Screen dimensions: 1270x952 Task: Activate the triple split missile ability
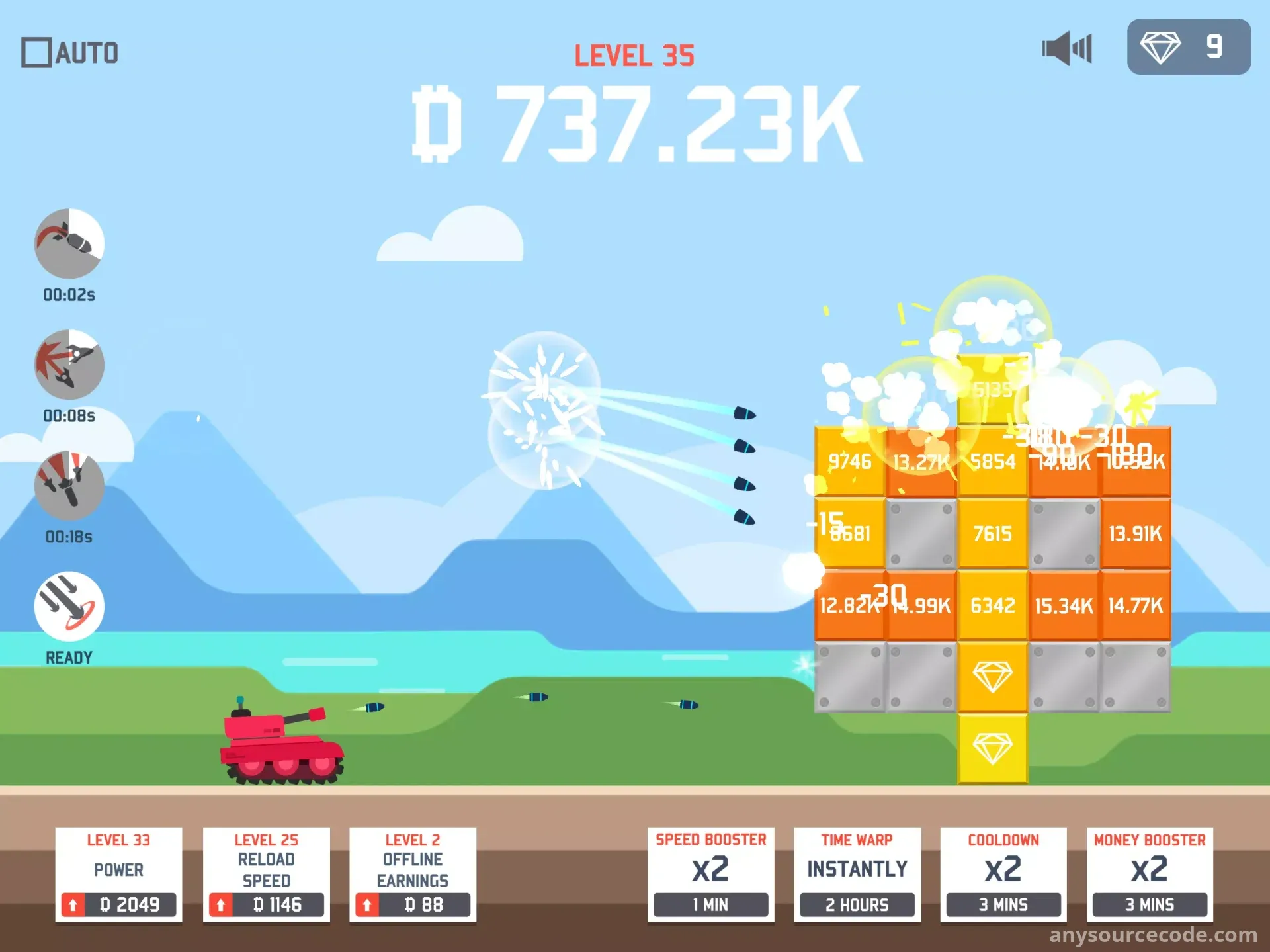[69, 365]
